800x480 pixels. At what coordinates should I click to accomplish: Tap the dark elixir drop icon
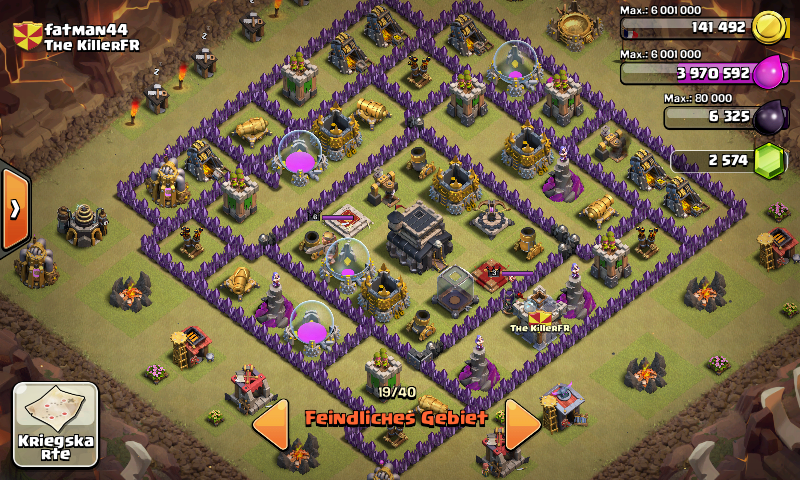pos(770,117)
